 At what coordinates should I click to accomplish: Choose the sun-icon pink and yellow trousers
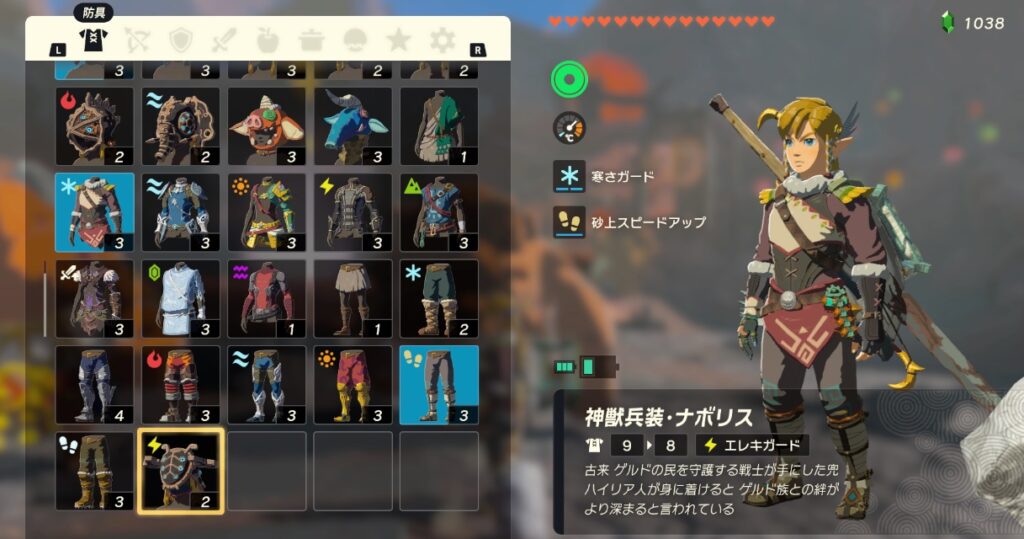point(352,384)
